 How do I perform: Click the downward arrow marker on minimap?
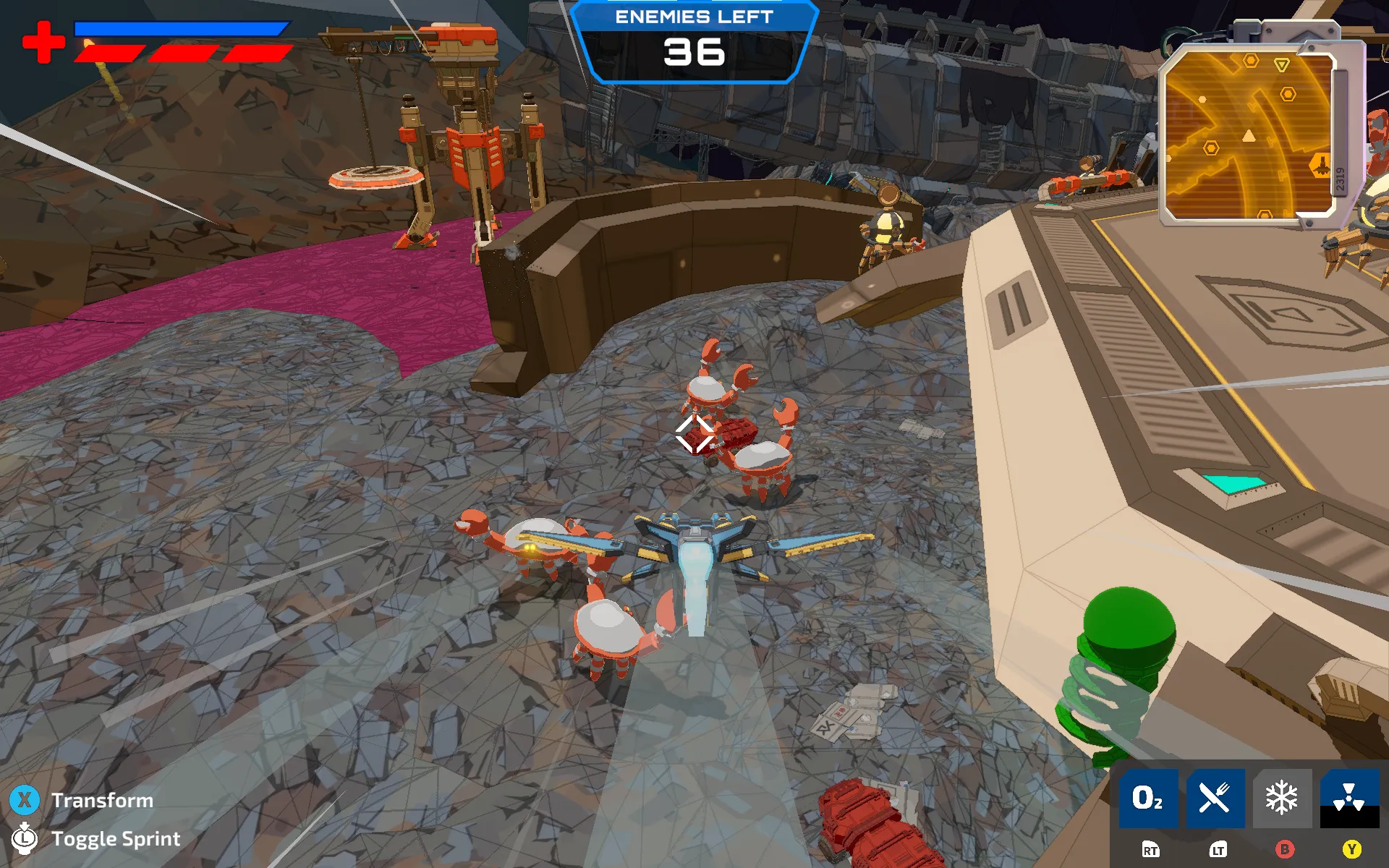tap(1283, 64)
